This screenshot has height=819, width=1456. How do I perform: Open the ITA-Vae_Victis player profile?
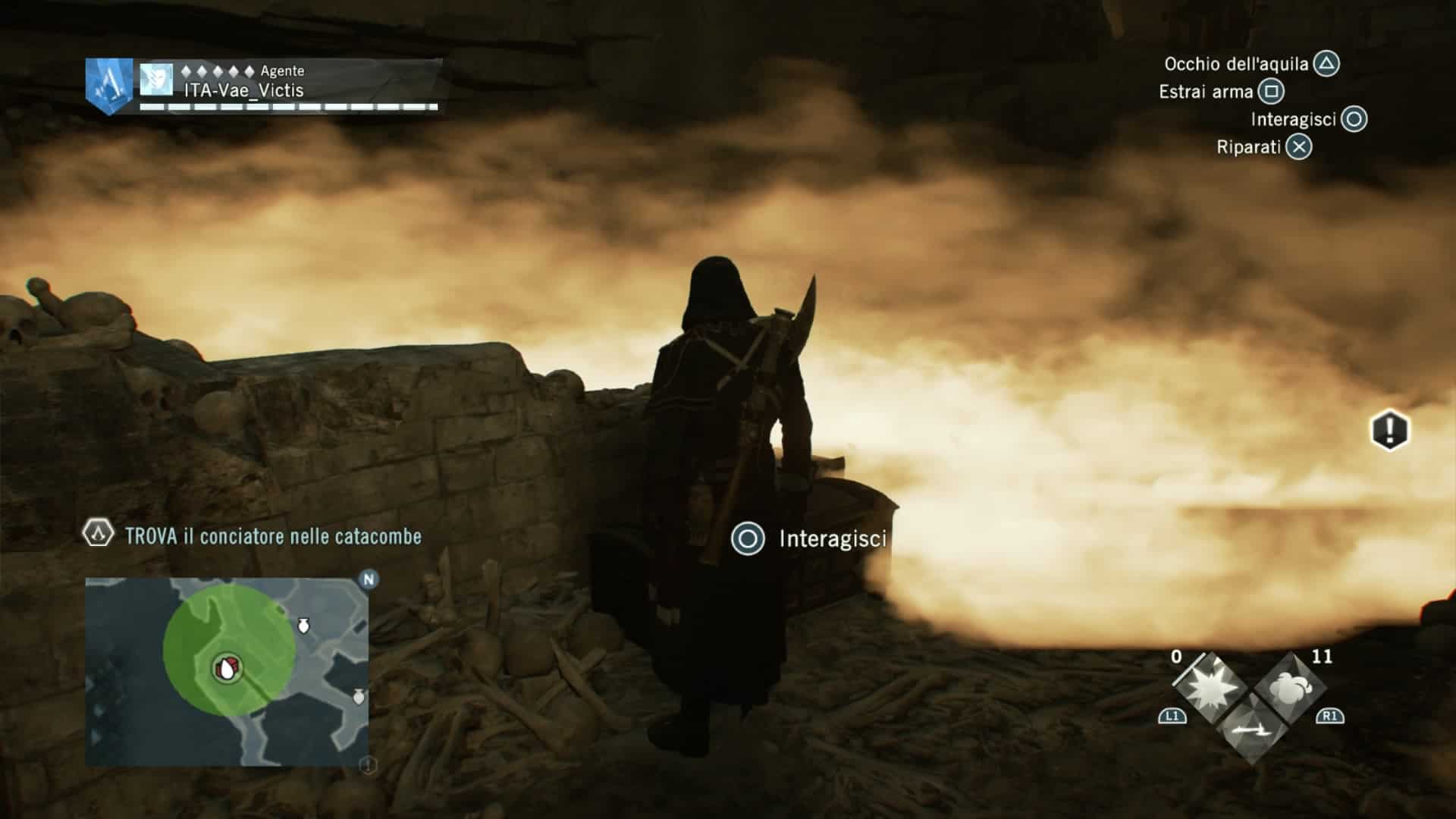244,90
